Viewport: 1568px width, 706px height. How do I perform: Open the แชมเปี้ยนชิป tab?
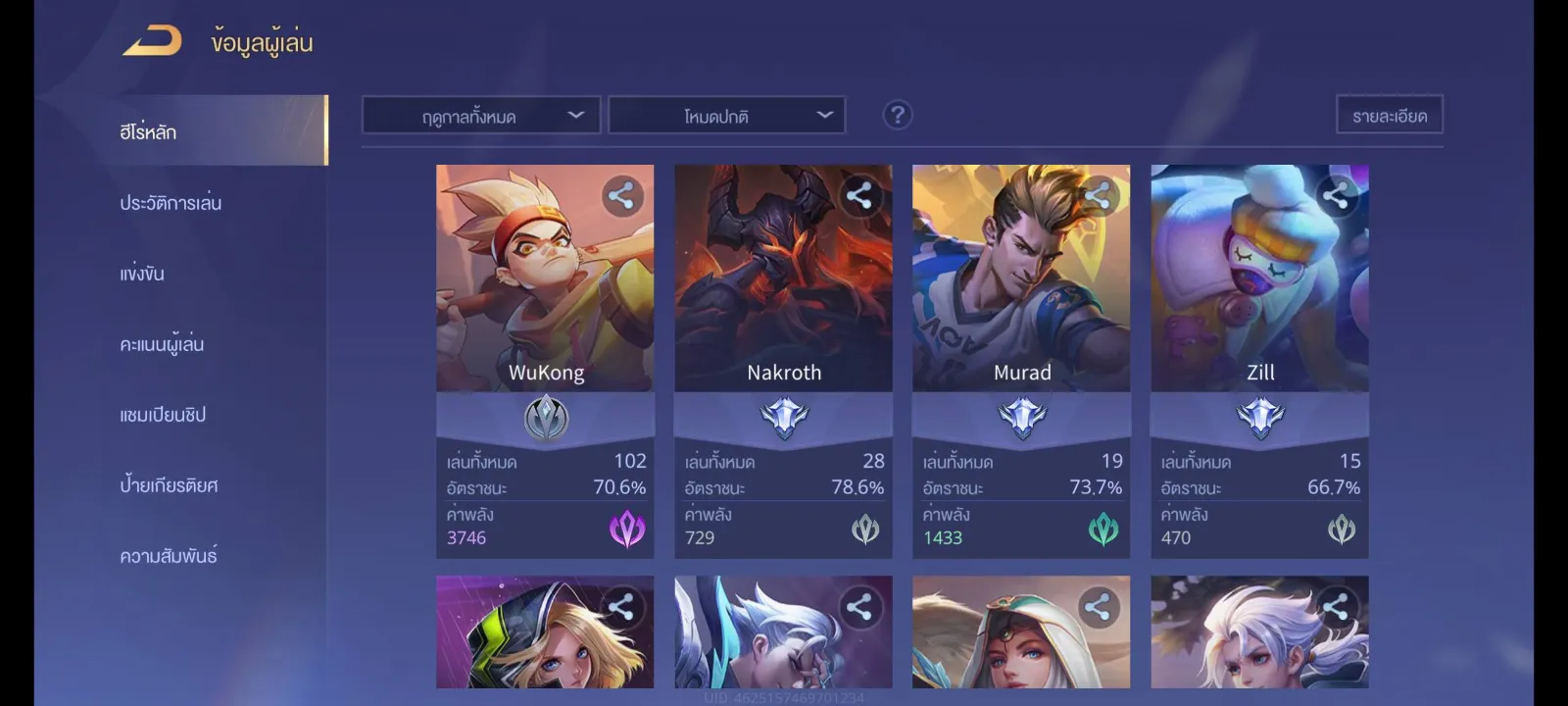[x=163, y=415]
